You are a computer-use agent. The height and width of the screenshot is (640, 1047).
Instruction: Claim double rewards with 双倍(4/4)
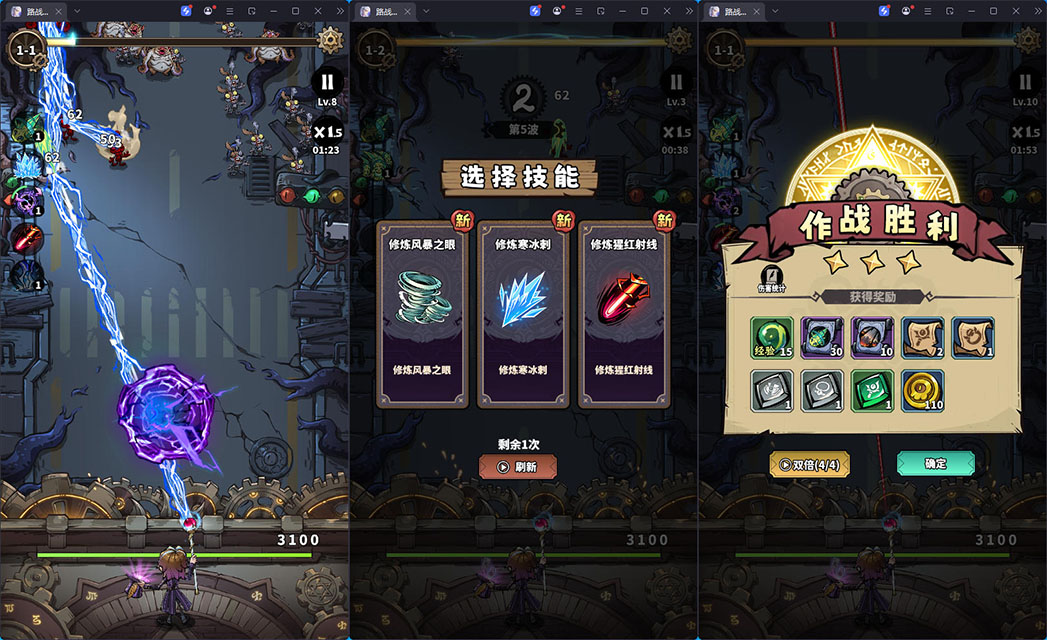(809, 464)
